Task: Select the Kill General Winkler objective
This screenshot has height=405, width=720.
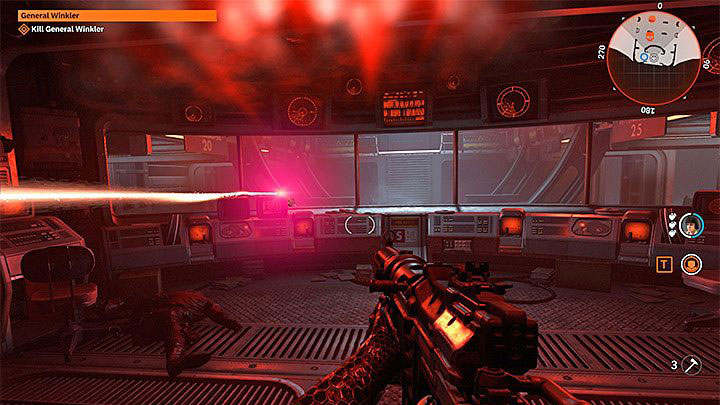Action: (70, 30)
